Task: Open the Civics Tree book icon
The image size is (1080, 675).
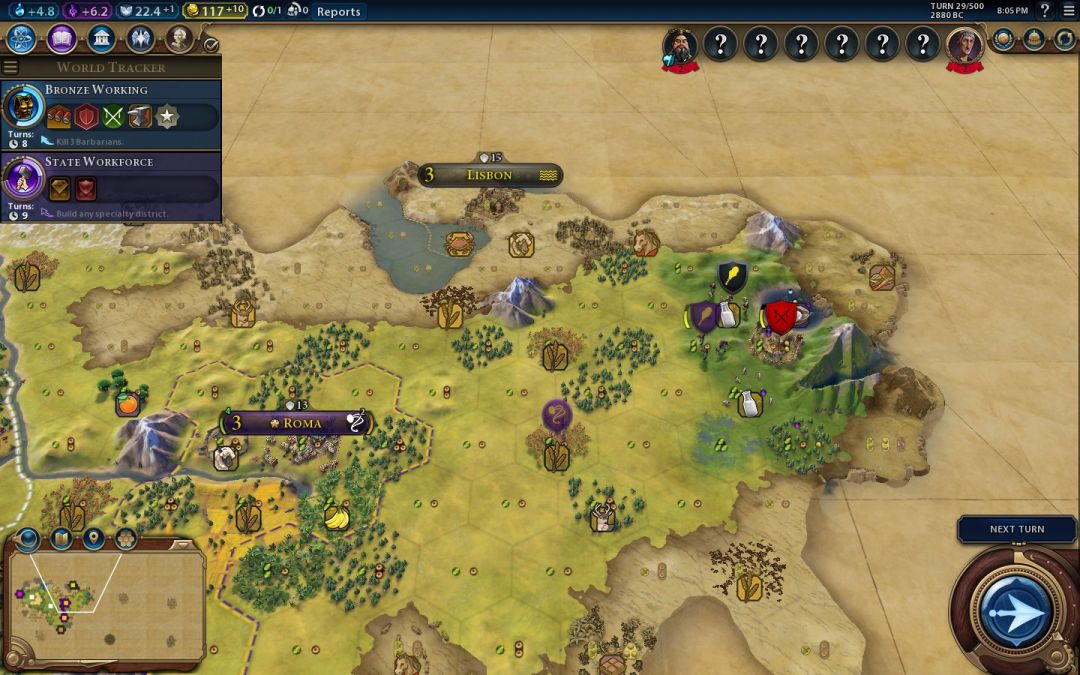Action: [x=61, y=39]
